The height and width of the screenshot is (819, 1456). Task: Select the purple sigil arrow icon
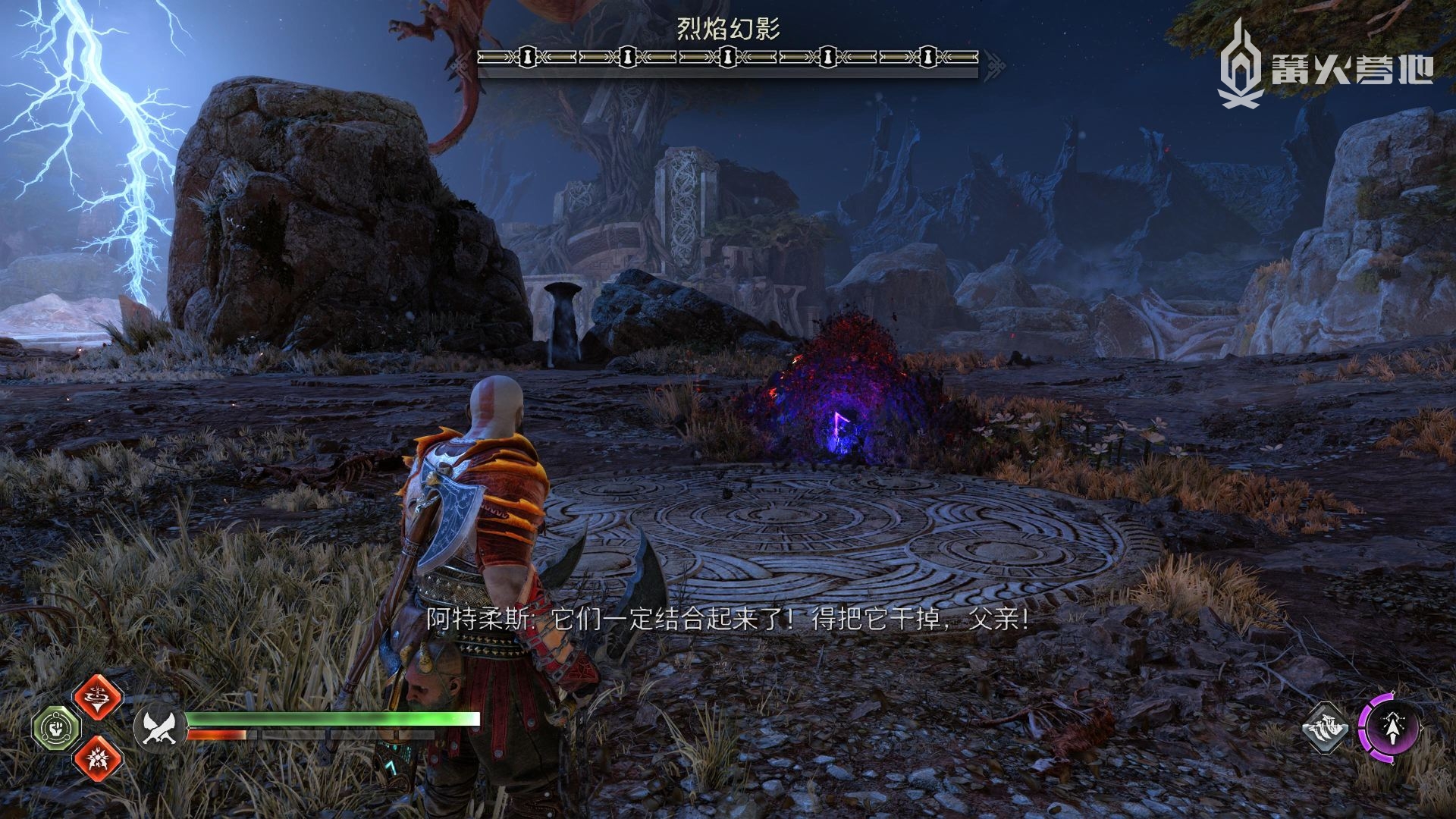(1389, 728)
